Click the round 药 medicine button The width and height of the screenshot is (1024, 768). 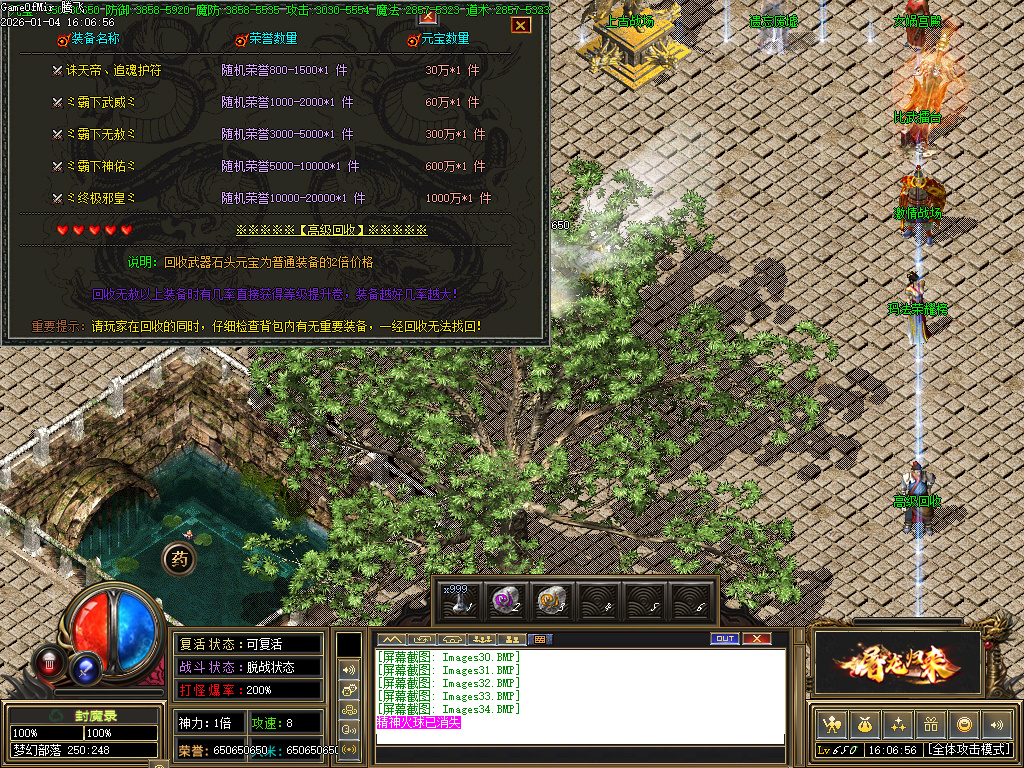pyautogui.click(x=179, y=559)
